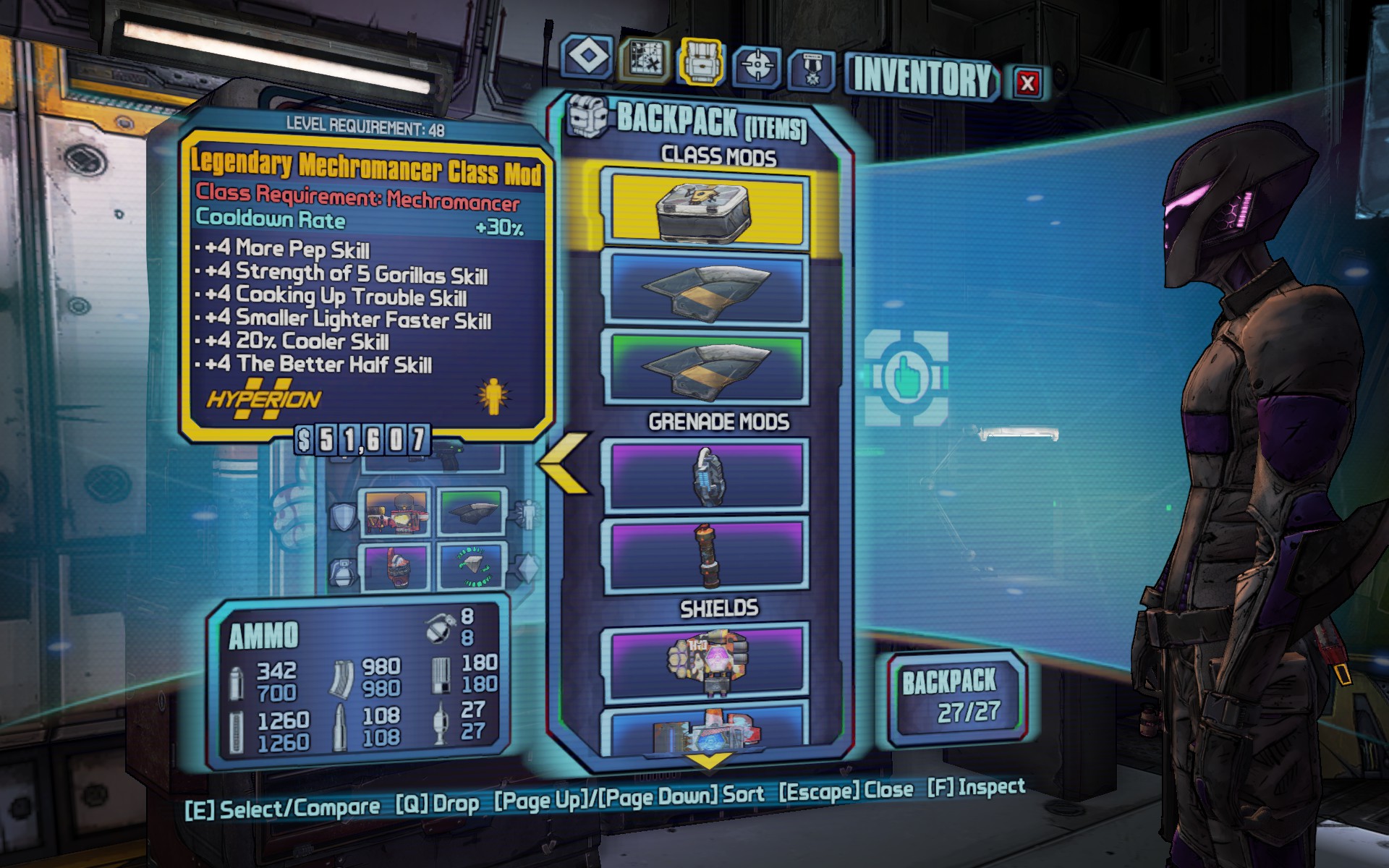Select the equipped green class mod slot

click(x=472, y=513)
